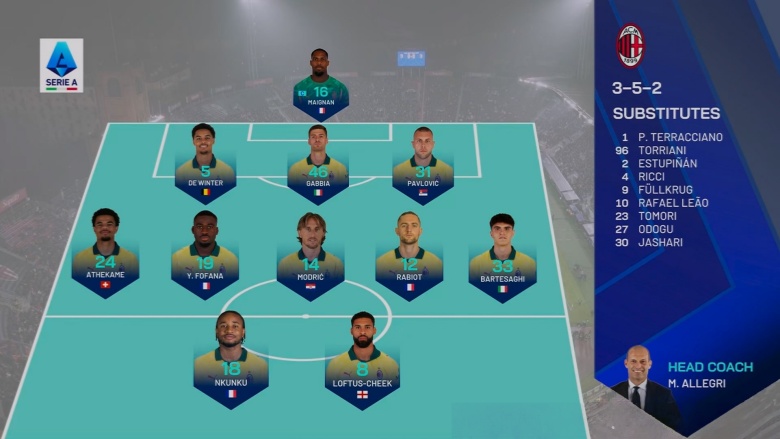
Task: Click the Serie A league logo
Action: [x=61, y=65]
